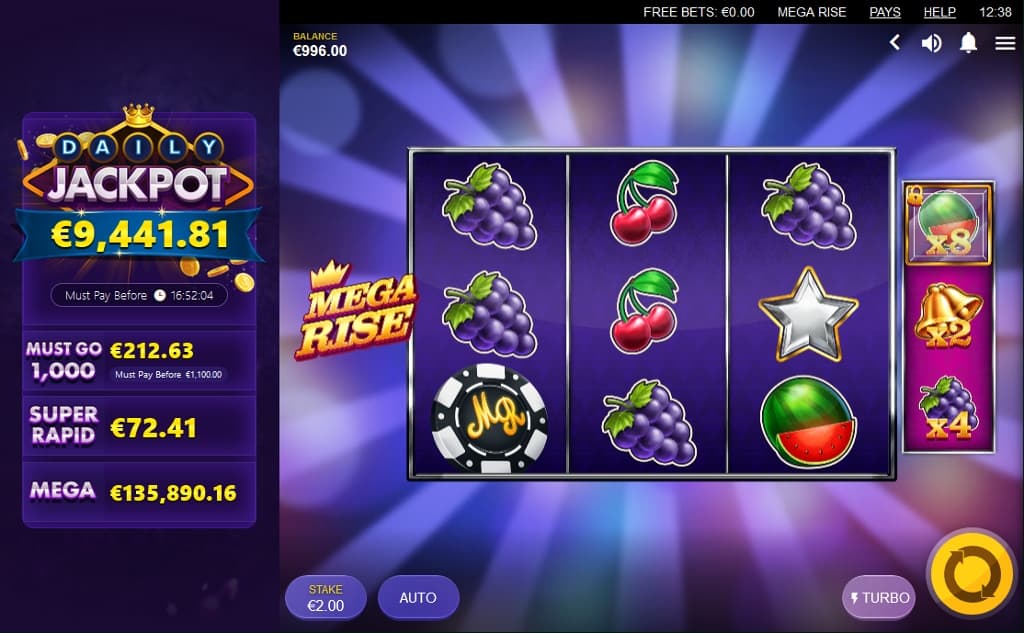Open the Help page
Viewport: 1024px width, 633px height.
[x=940, y=12]
